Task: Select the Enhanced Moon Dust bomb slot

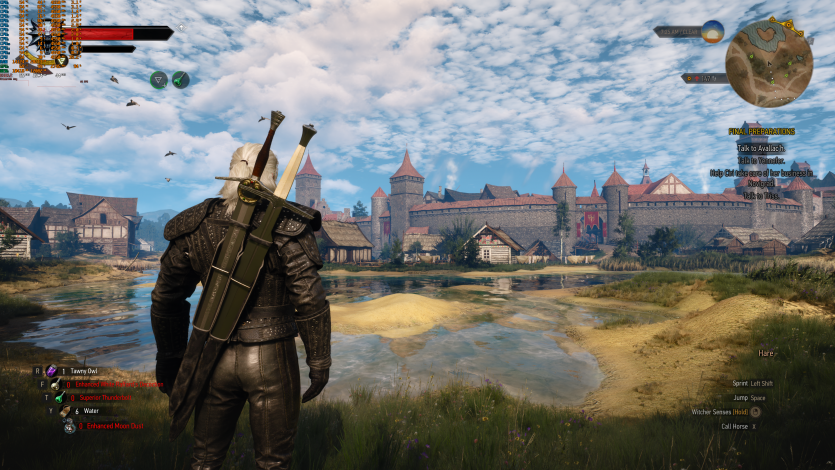Action: pos(70,426)
